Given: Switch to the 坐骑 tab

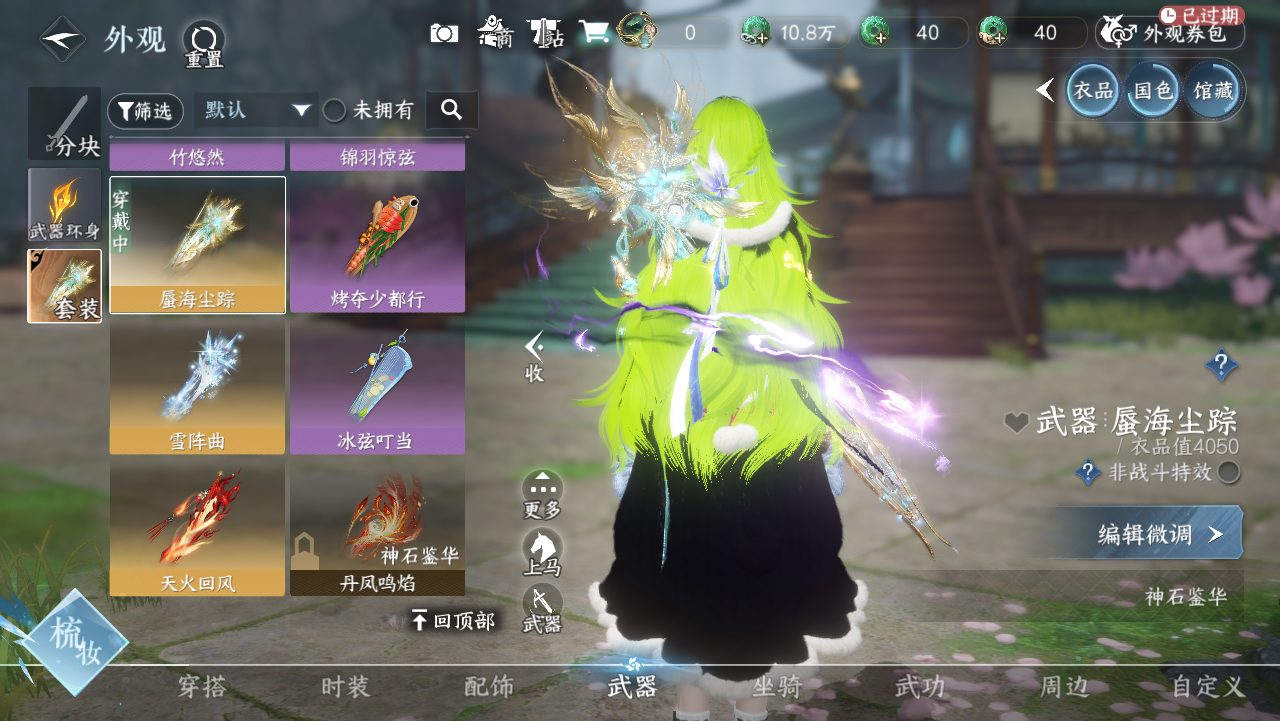Looking at the screenshot, I should [x=777, y=686].
